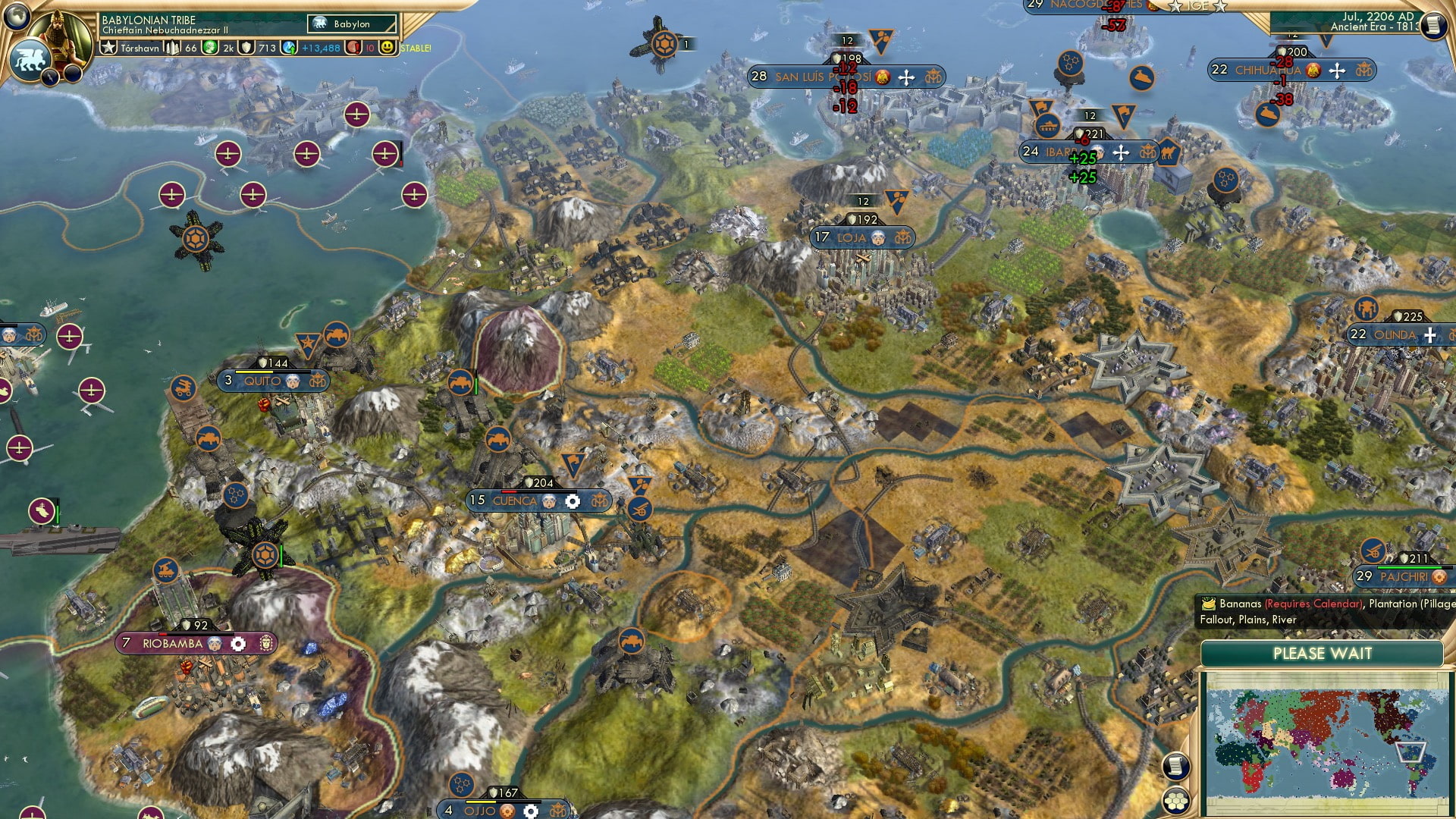
Task: Click the red warning icon showing !0
Action: pos(355,49)
